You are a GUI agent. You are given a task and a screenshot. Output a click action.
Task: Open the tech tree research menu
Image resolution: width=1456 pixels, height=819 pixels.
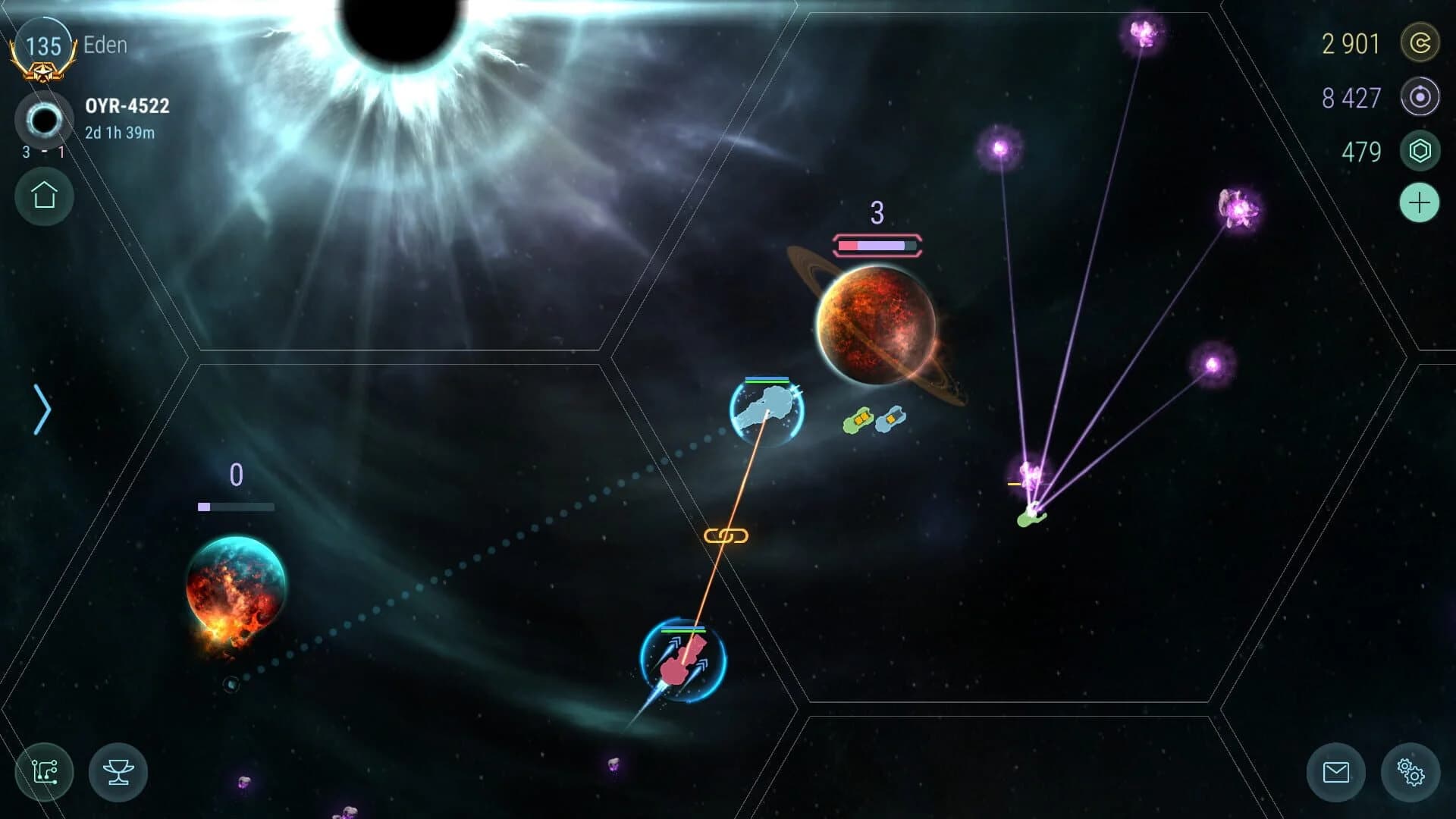43,772
